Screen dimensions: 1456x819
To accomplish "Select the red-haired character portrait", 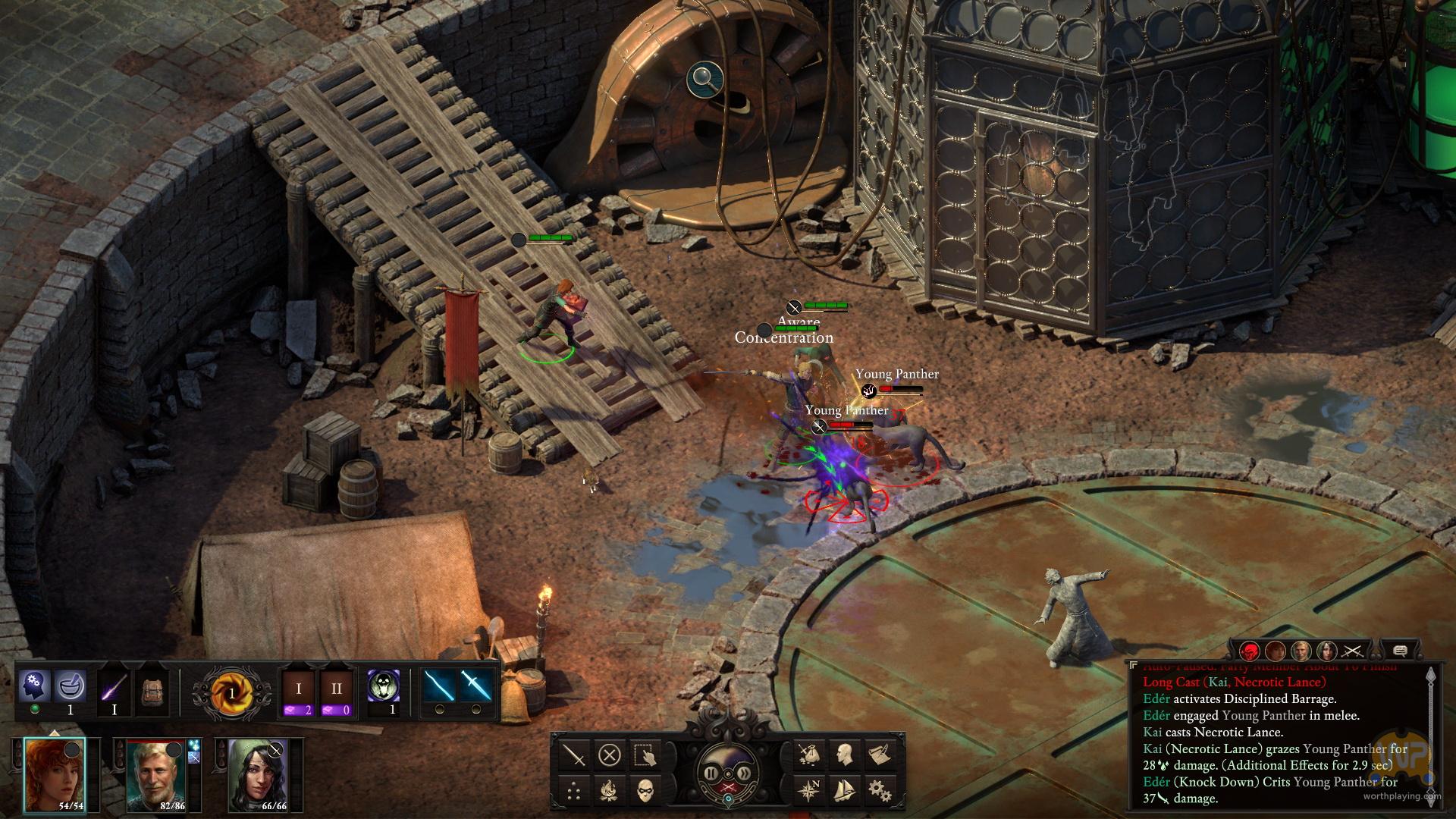I will click(x=54, y=773).
